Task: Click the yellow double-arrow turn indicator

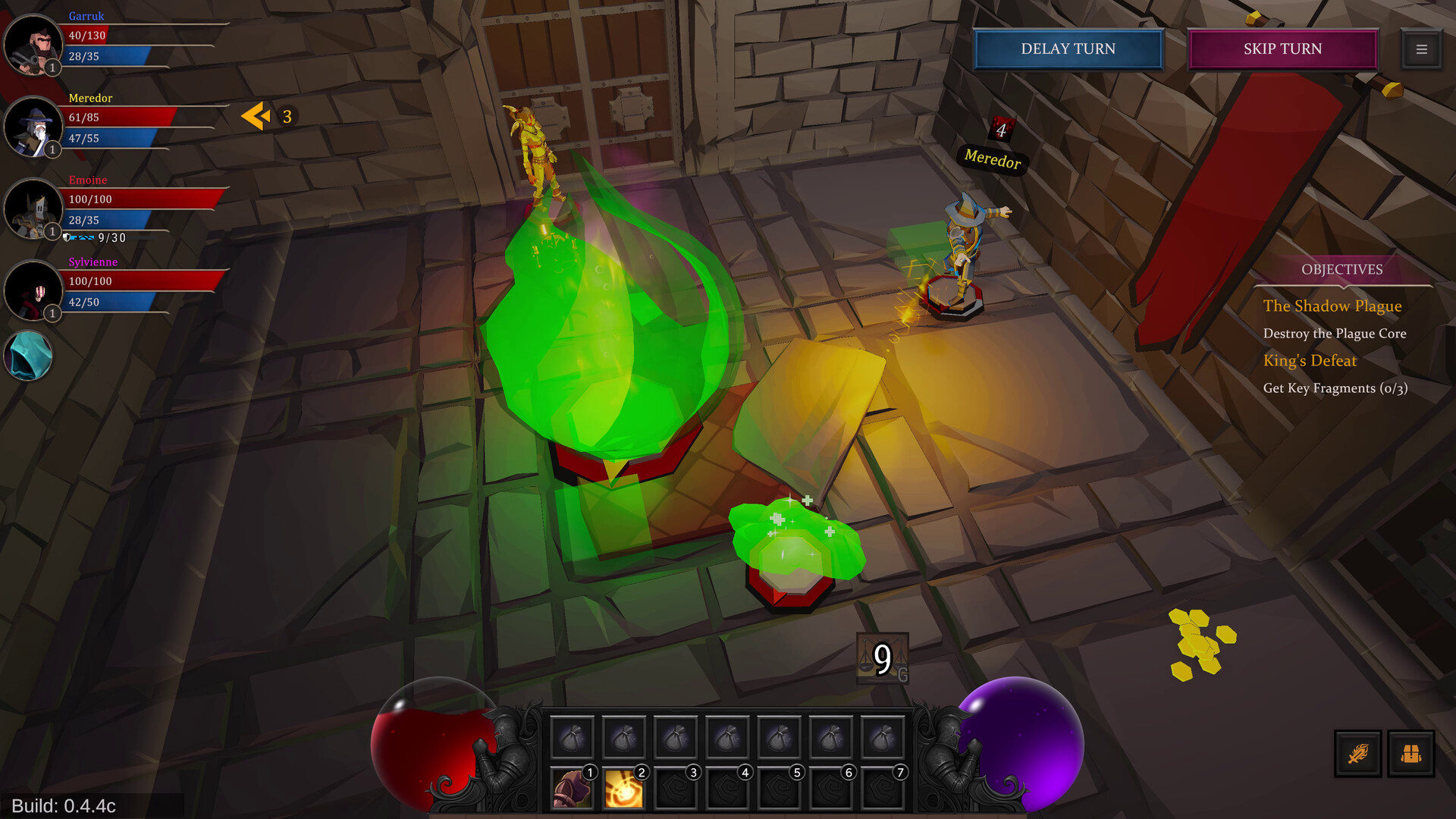Action: [x=256, y=116]
